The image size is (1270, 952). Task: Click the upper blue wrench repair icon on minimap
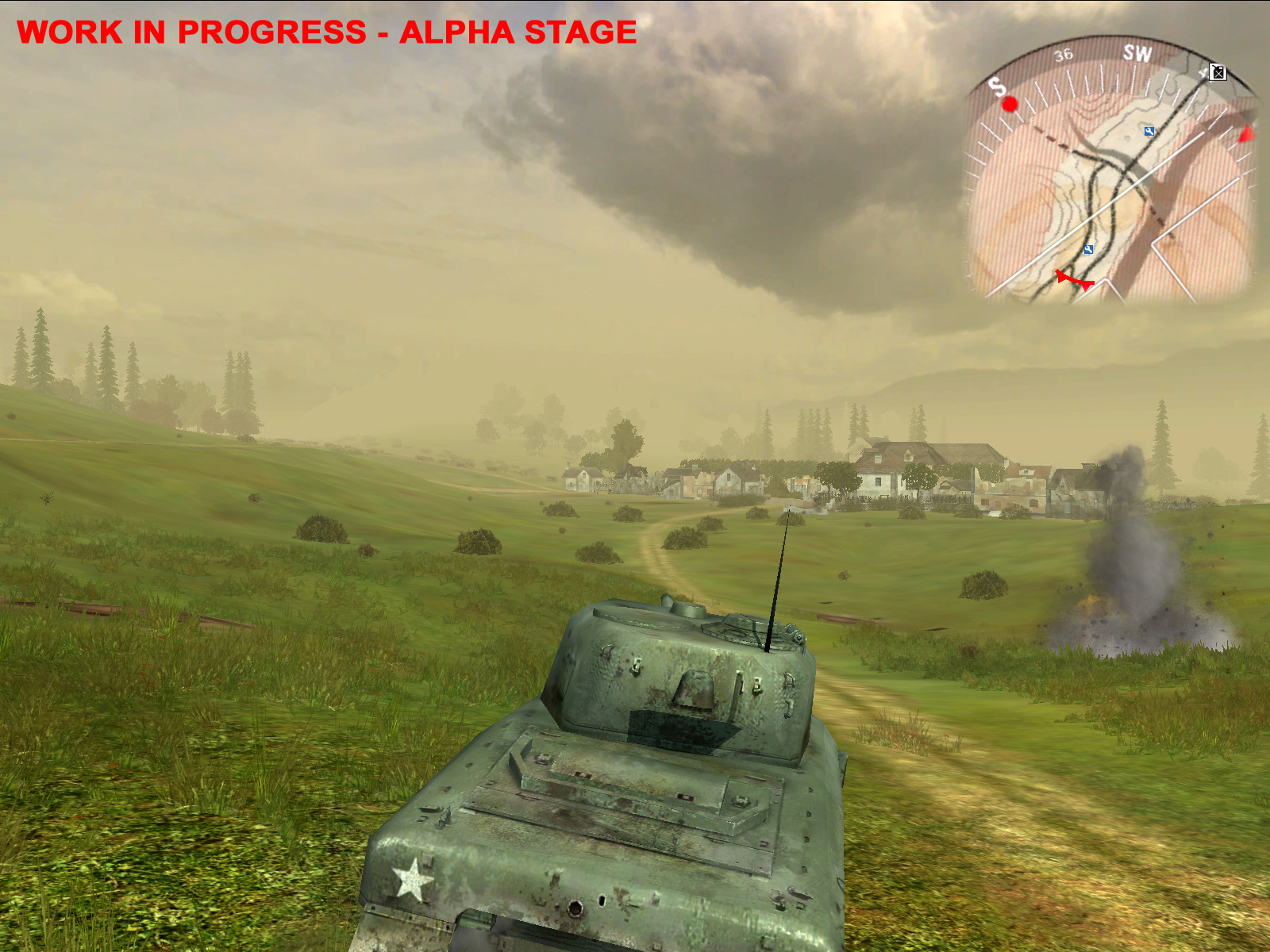[1149, 132]
